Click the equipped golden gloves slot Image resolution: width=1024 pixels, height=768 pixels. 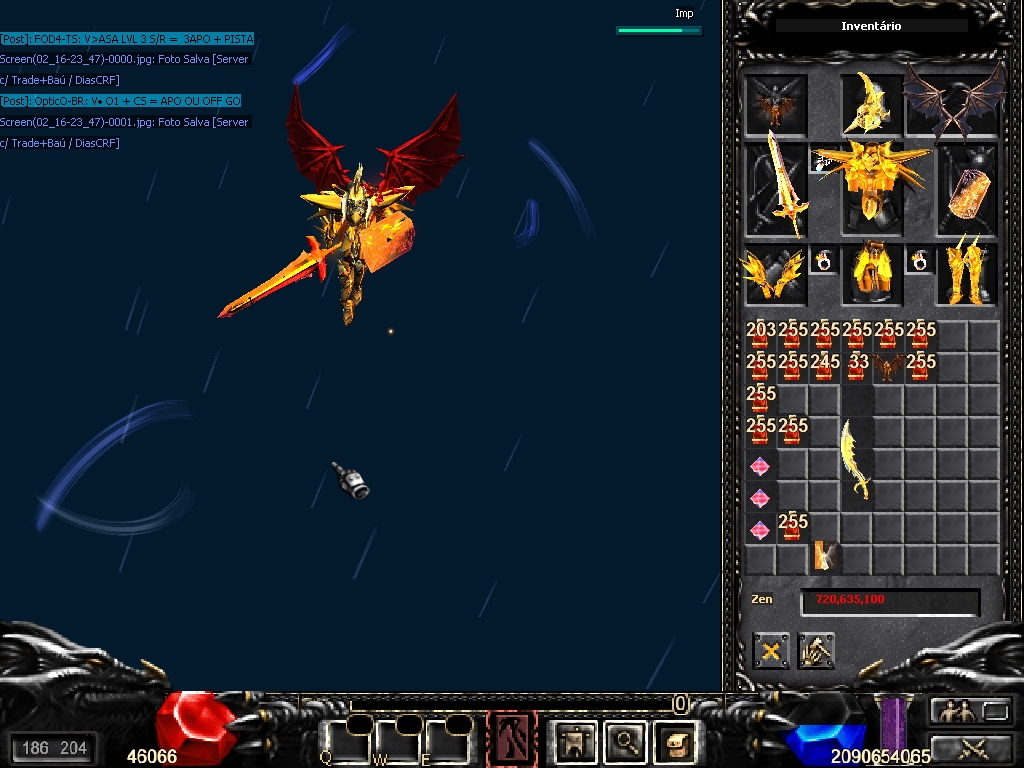click(775, 275)
